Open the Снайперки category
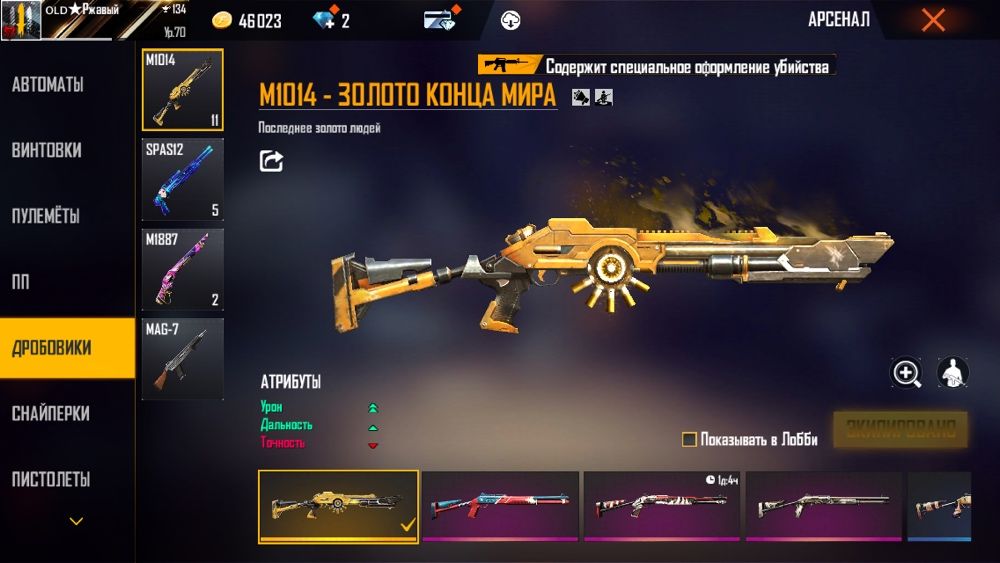 tap(50, 413)
